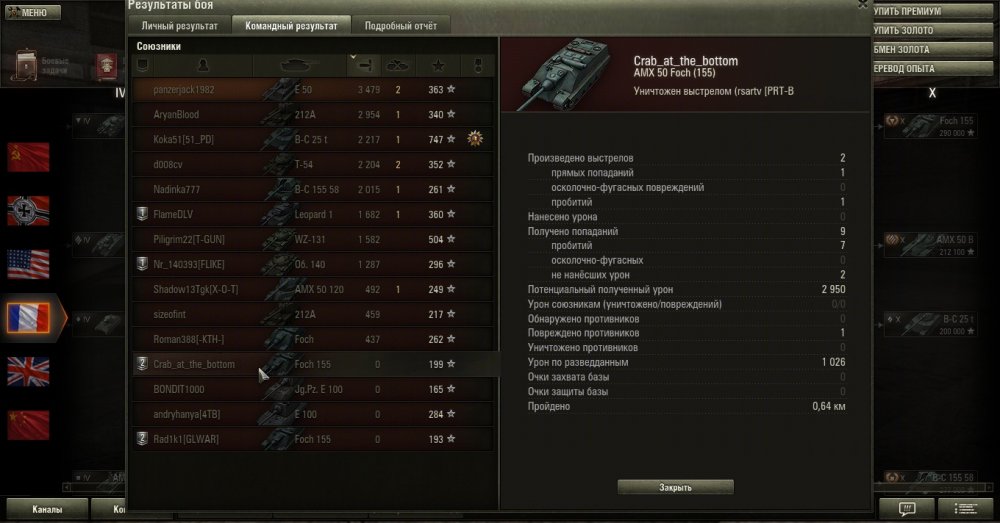Open the Каналы chat channels button

[46, 509]
